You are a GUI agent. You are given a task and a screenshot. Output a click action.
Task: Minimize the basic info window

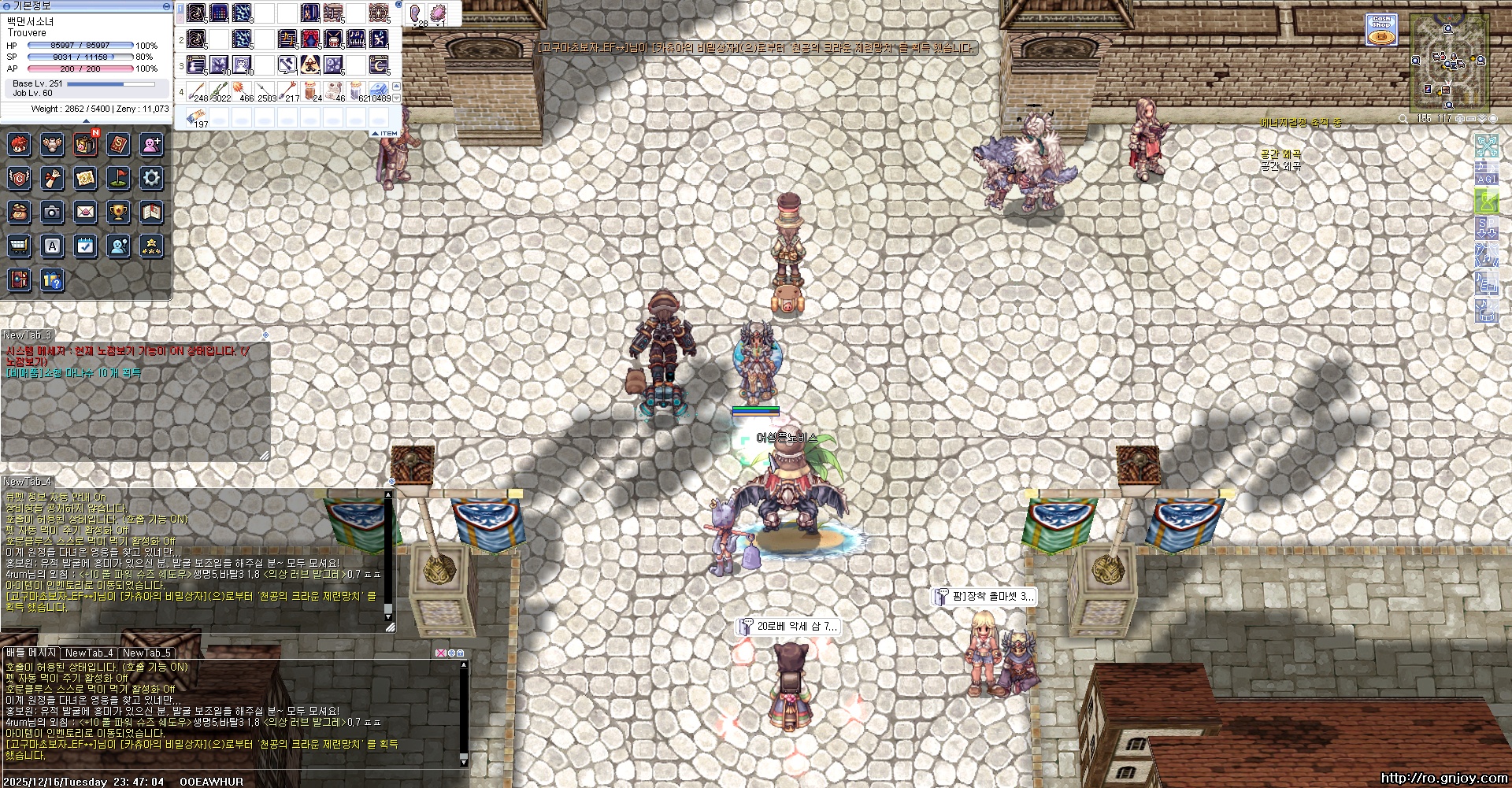(x=165, y=6)
